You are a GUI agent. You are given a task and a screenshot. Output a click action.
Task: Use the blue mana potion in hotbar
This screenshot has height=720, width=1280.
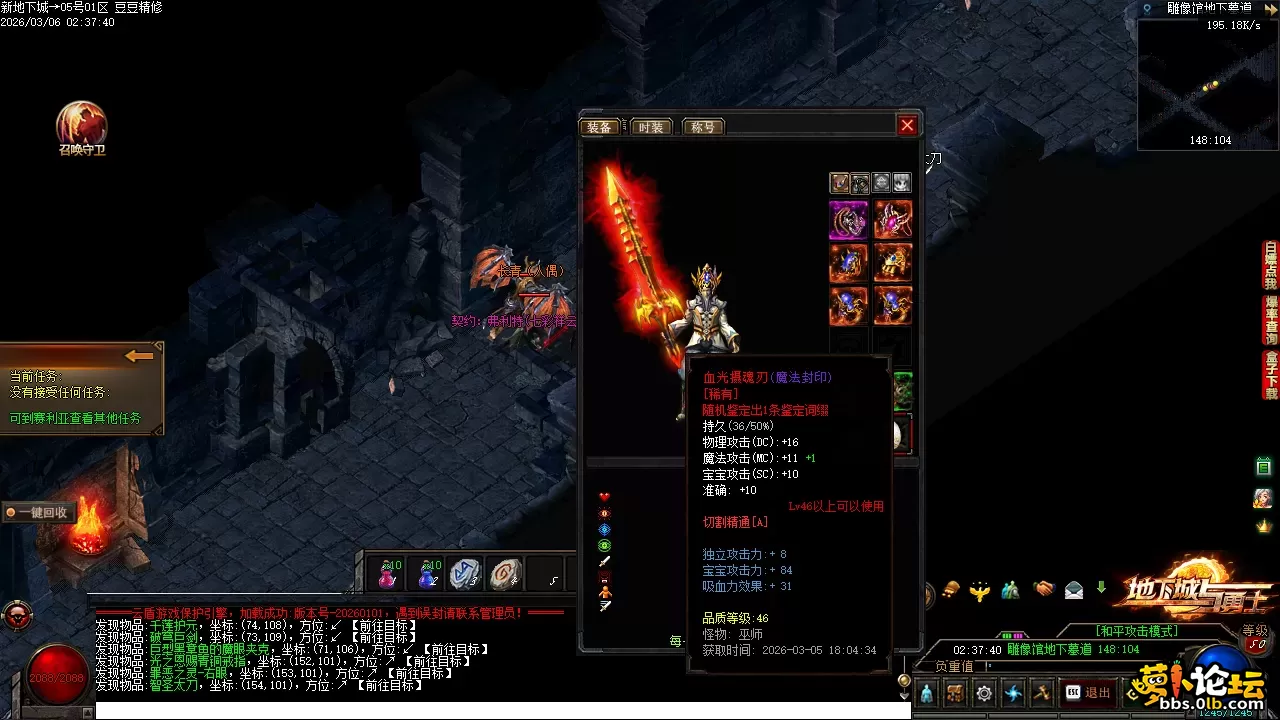[428, 574]
